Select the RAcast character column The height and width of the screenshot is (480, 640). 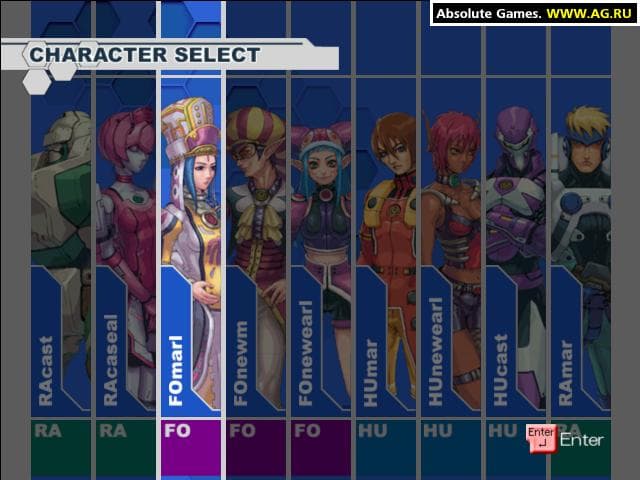(x=60, y=250)
